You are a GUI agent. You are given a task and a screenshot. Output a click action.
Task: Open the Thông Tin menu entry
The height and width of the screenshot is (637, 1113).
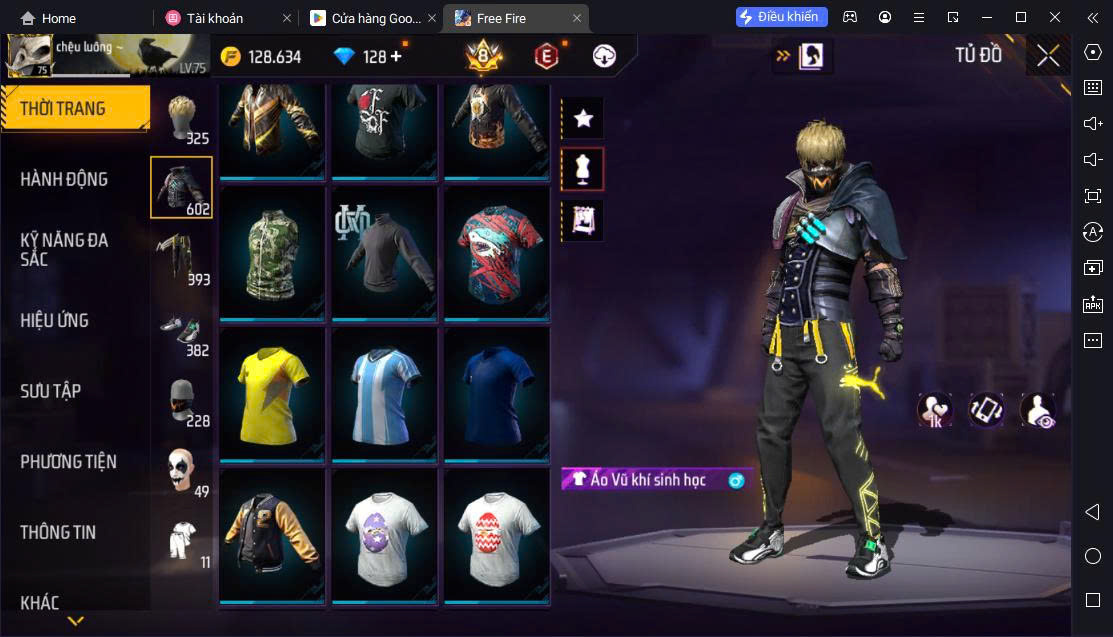pyautogui.click(x=58, y=532)
